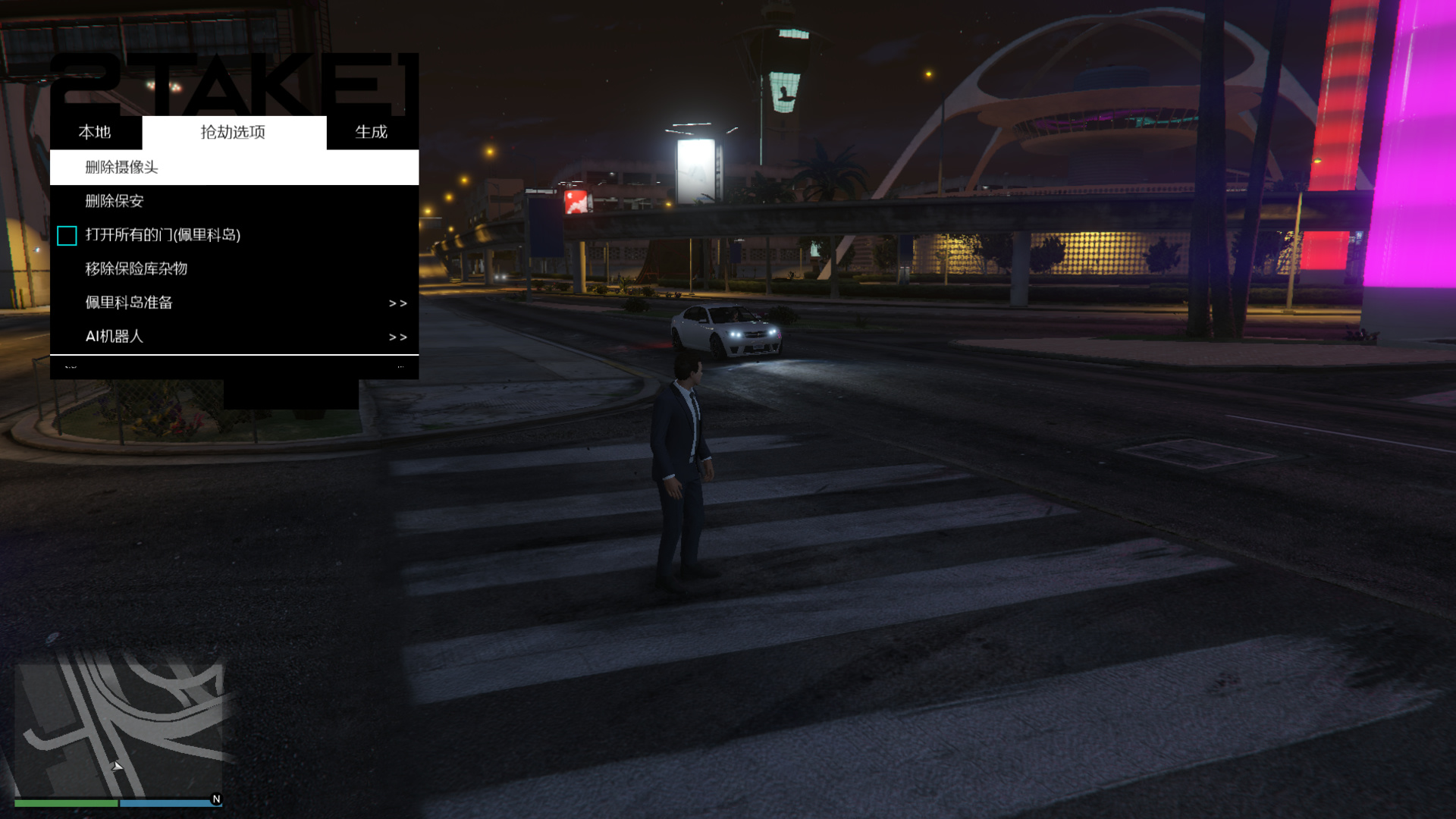This screenshot has width=1456, height=819.
Task: Select the 抢劫选项 tab
Action: [234, 133]
